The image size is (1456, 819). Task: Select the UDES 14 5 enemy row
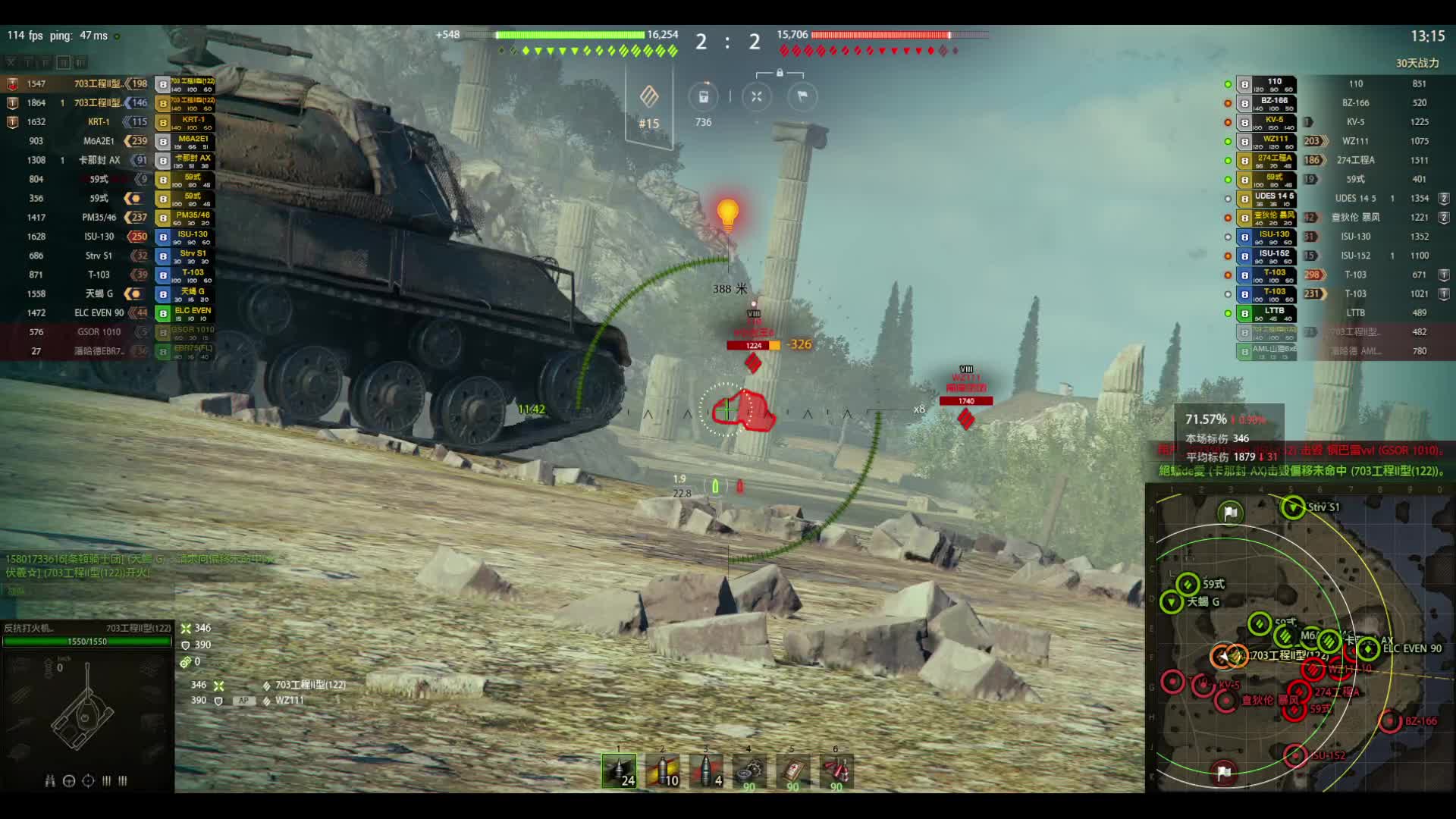click(x=1355, y=199)
